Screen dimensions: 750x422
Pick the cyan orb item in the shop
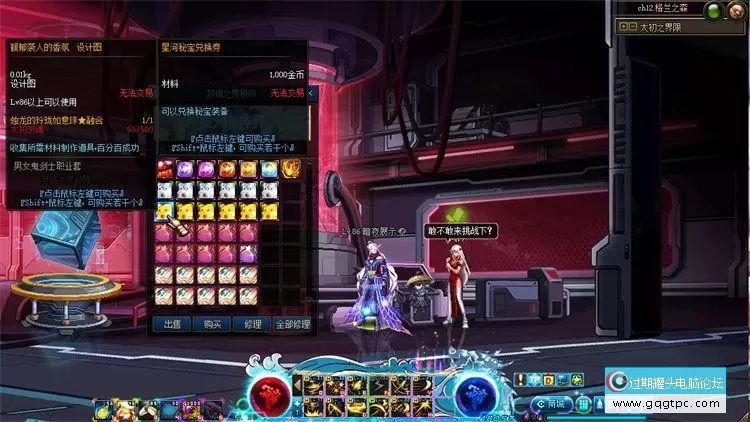point(270,168)
